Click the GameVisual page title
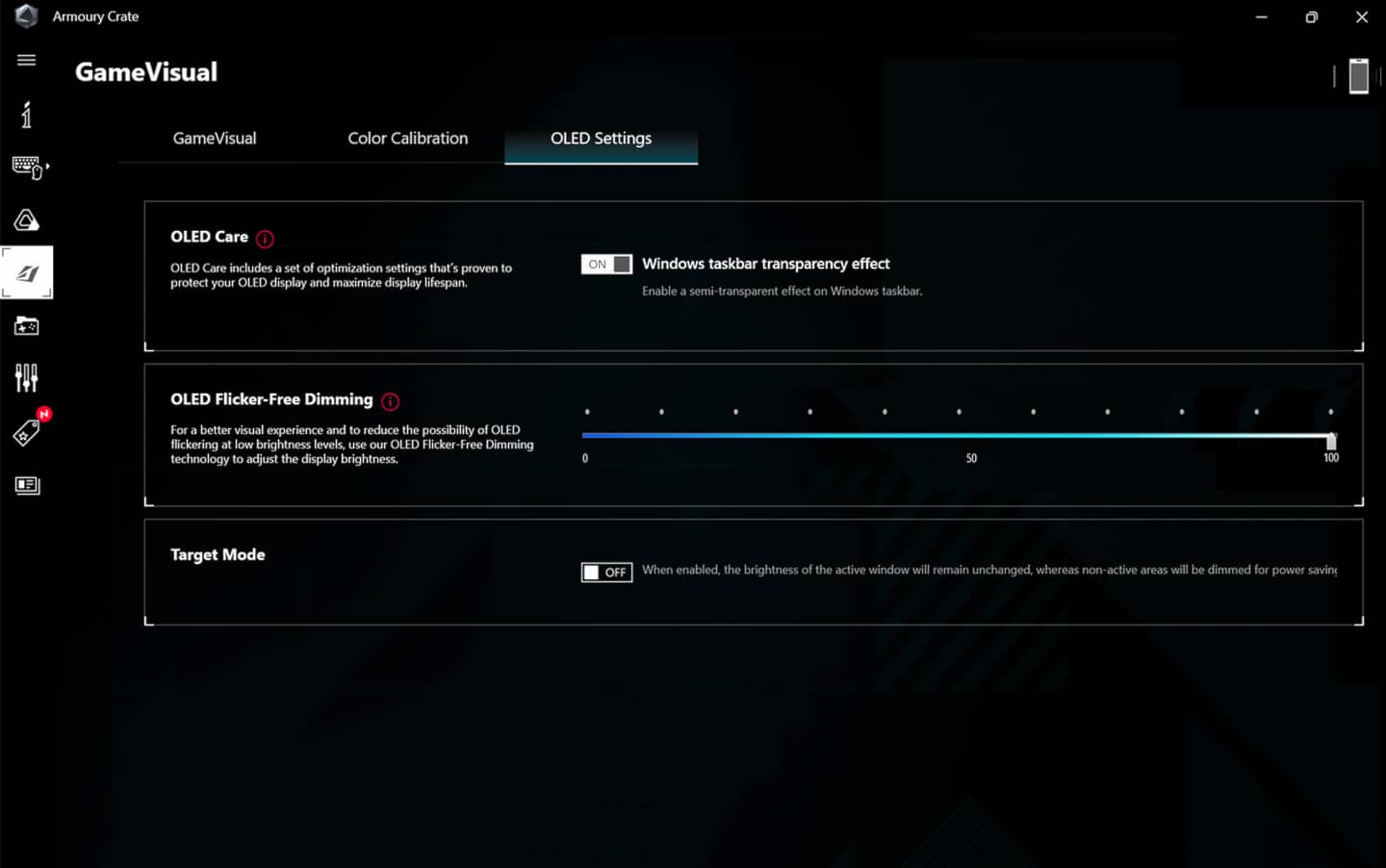The image size is (1386, 868). (x=145, y=71)
